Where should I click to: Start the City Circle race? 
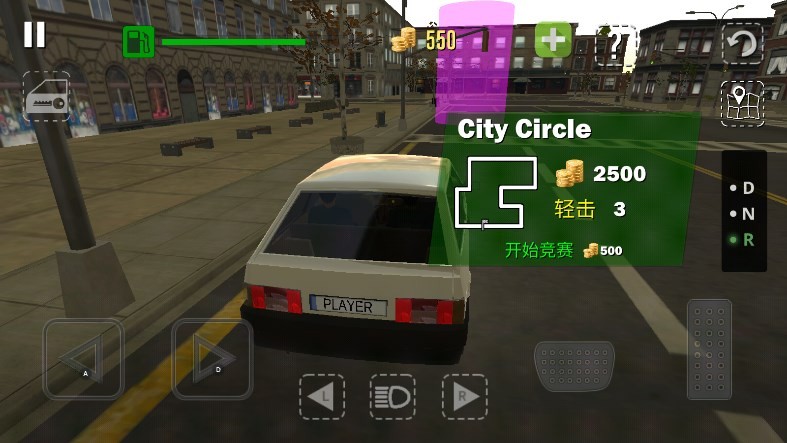click(540, 250)
